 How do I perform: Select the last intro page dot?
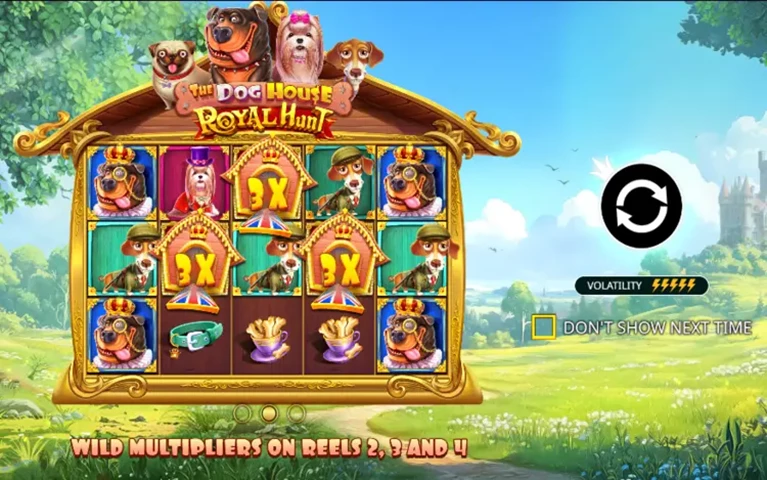coord(296,412)
